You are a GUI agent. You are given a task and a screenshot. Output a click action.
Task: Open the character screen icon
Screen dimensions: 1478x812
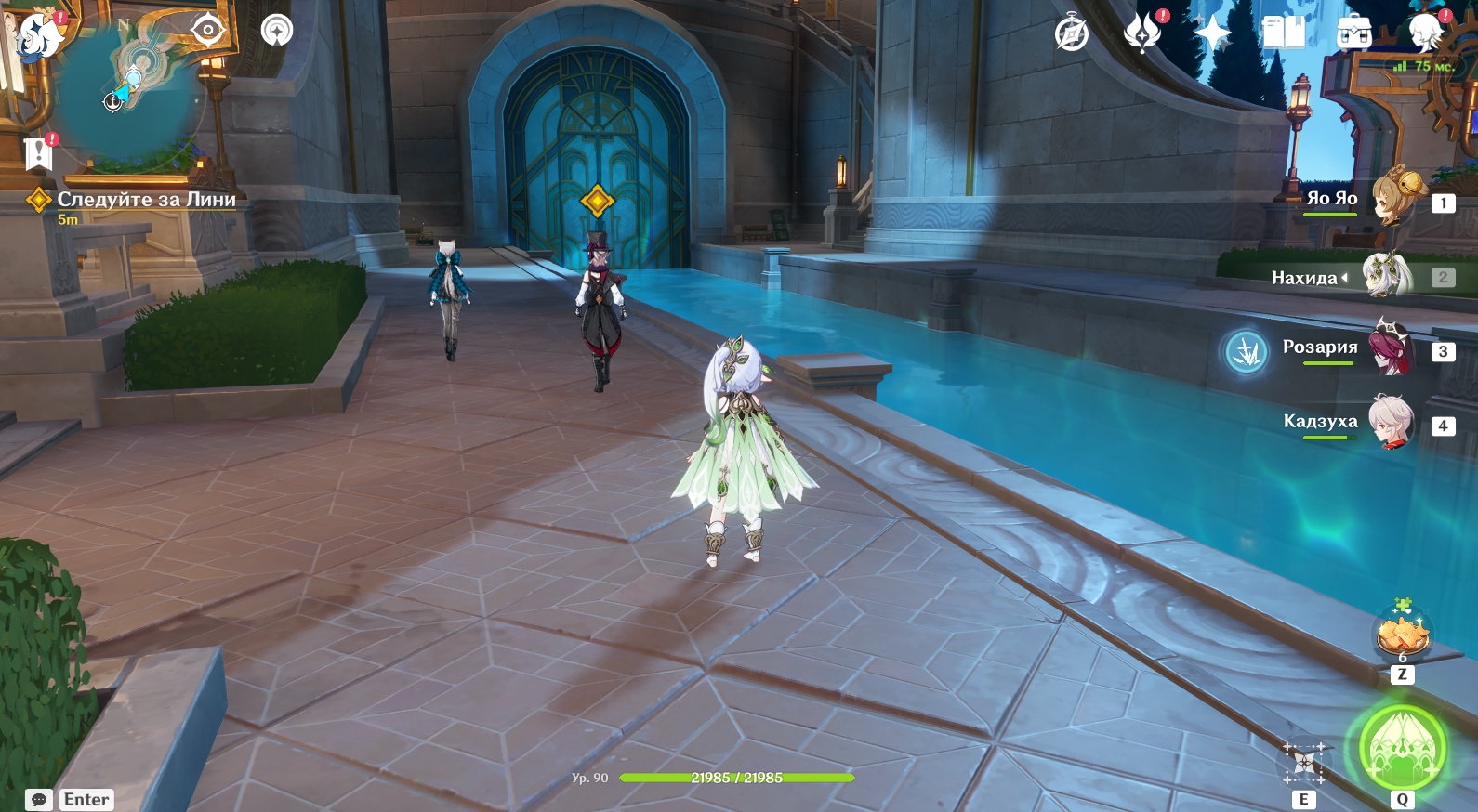(x=1425, y=33)
